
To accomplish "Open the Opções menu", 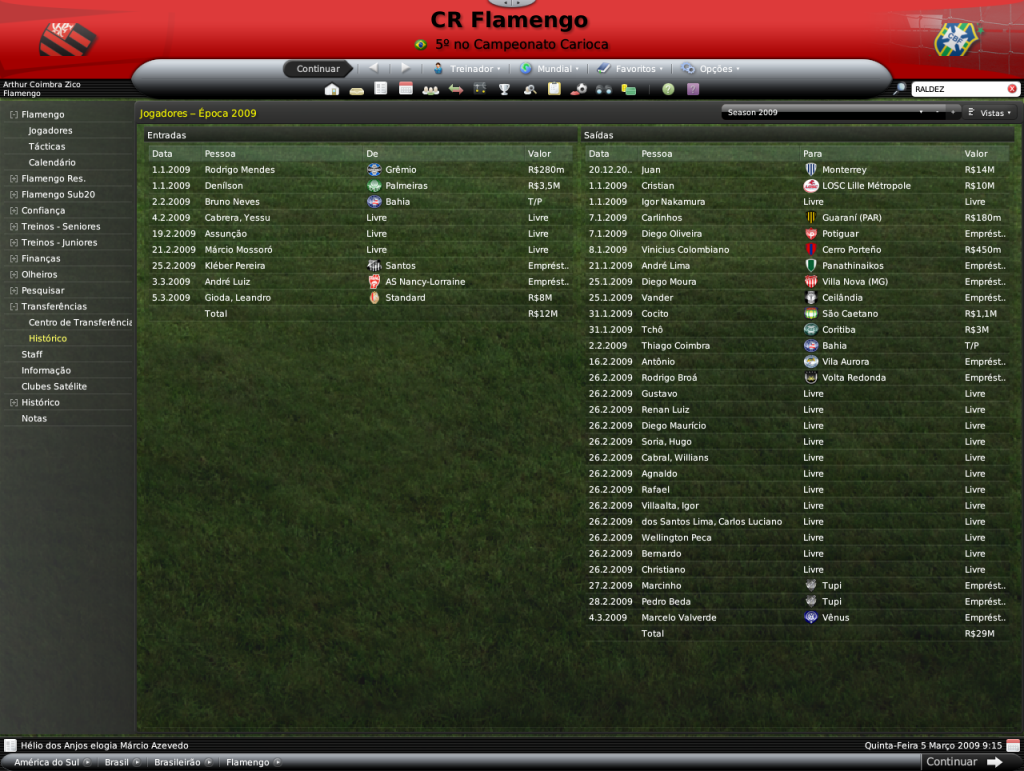I will click(x=710, y=69).
